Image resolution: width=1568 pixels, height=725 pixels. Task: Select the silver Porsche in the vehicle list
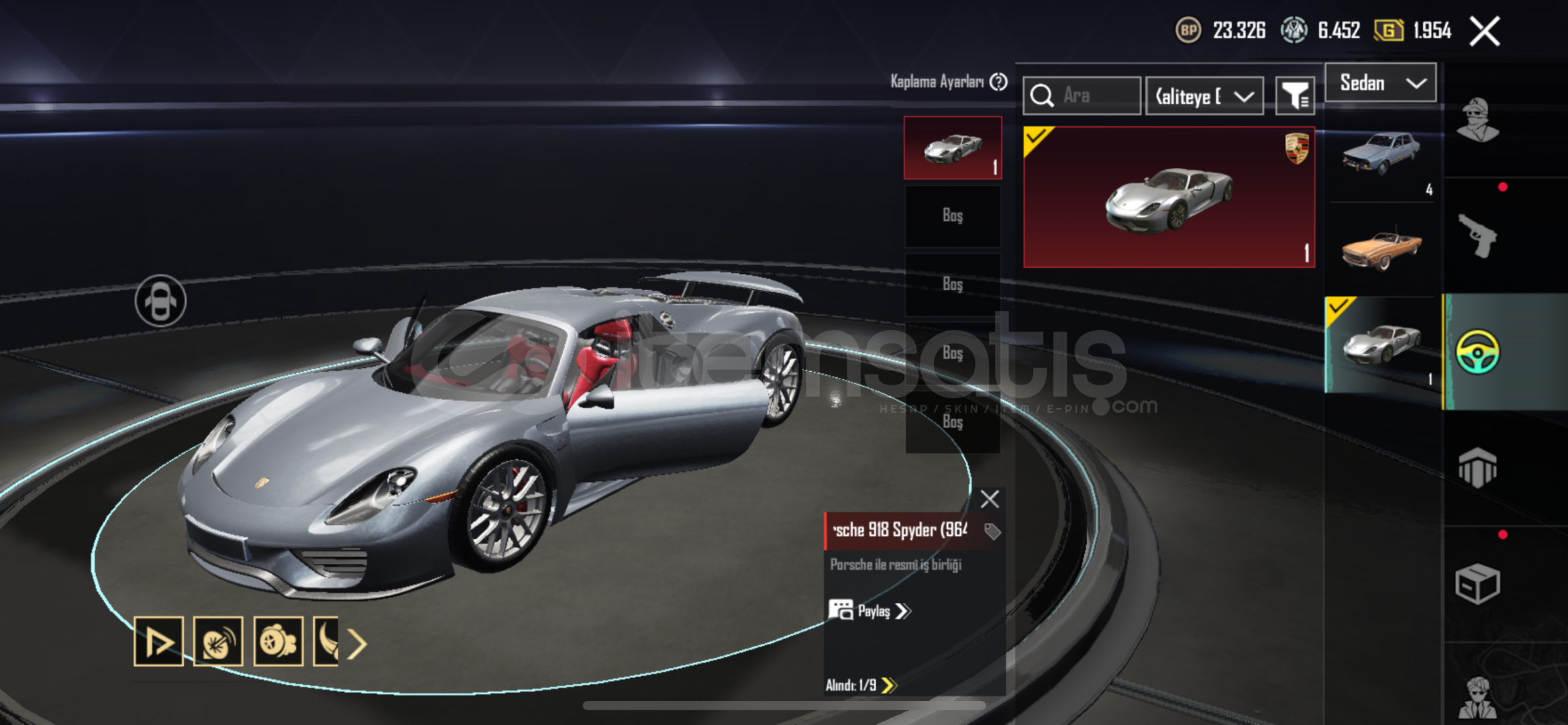point(1381,344)
